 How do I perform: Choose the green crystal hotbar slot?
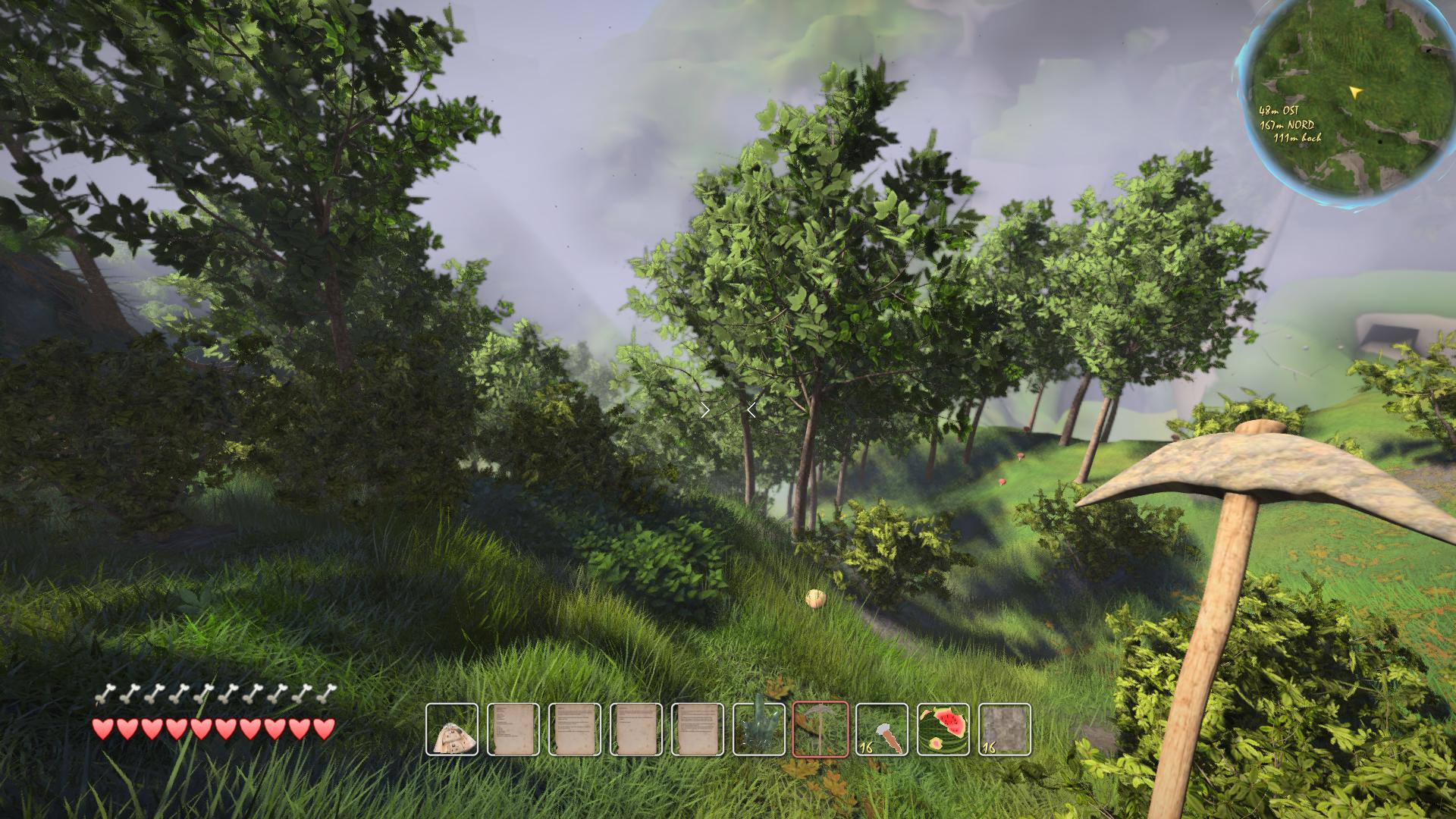pos(759,730)
